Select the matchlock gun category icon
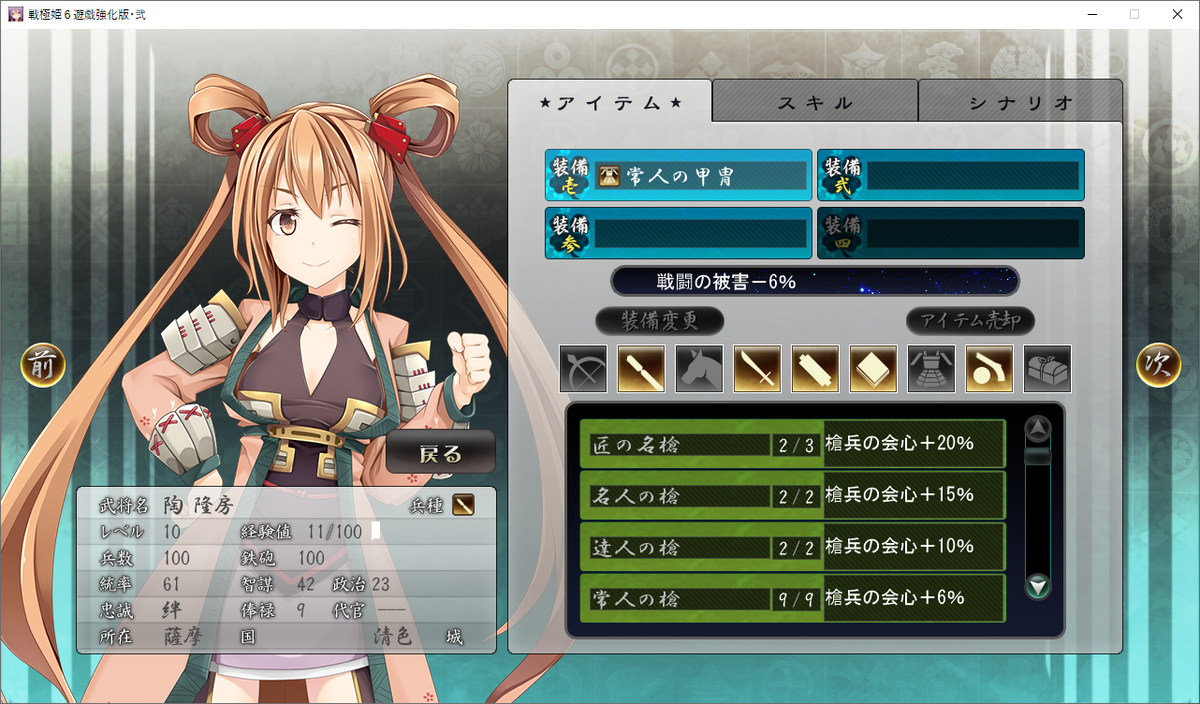Image resolution: width=1200 pixels, height=704 pixels. [x=989, y=369]
